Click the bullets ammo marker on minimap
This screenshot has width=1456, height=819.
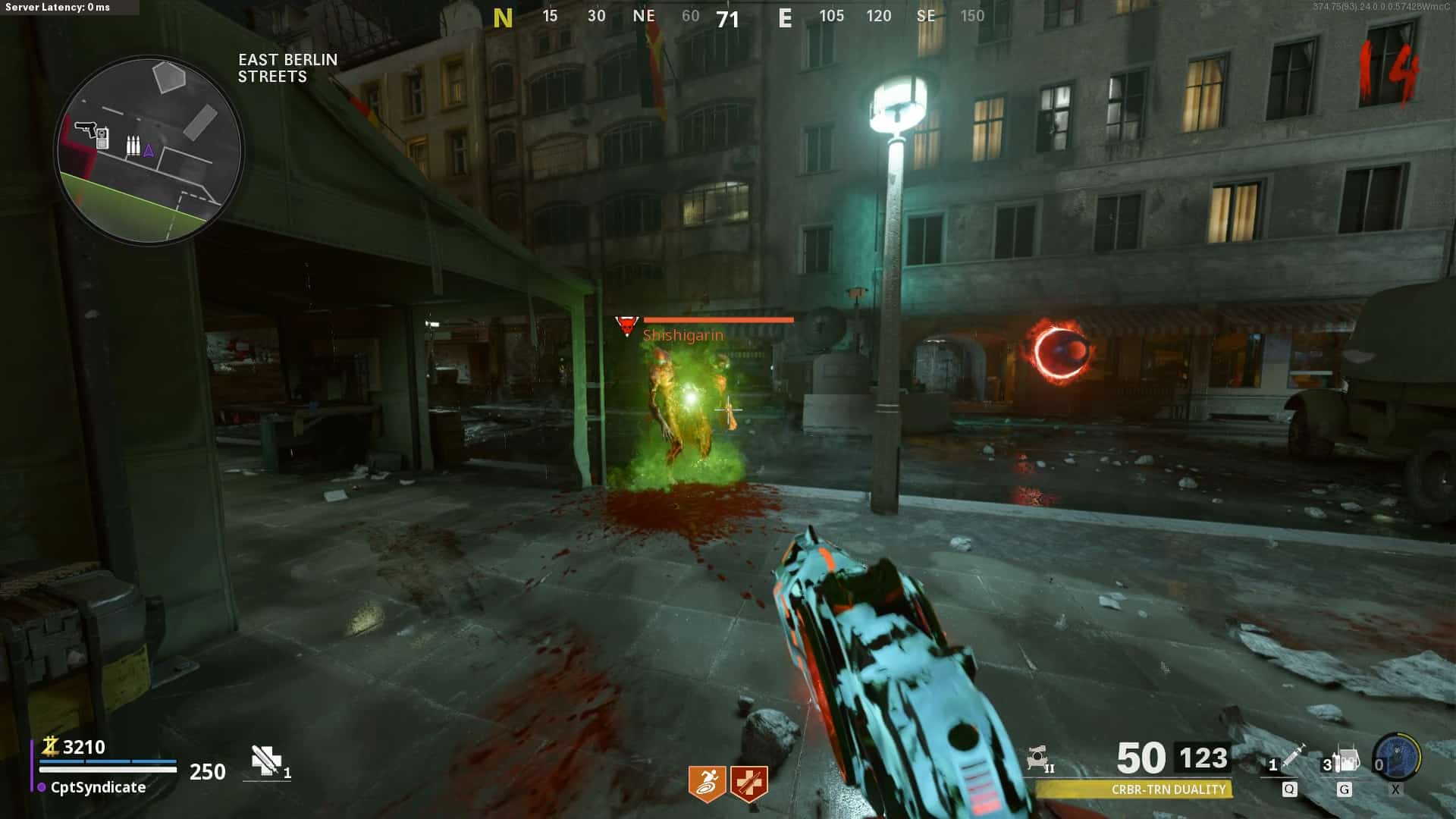coord(133,146)
